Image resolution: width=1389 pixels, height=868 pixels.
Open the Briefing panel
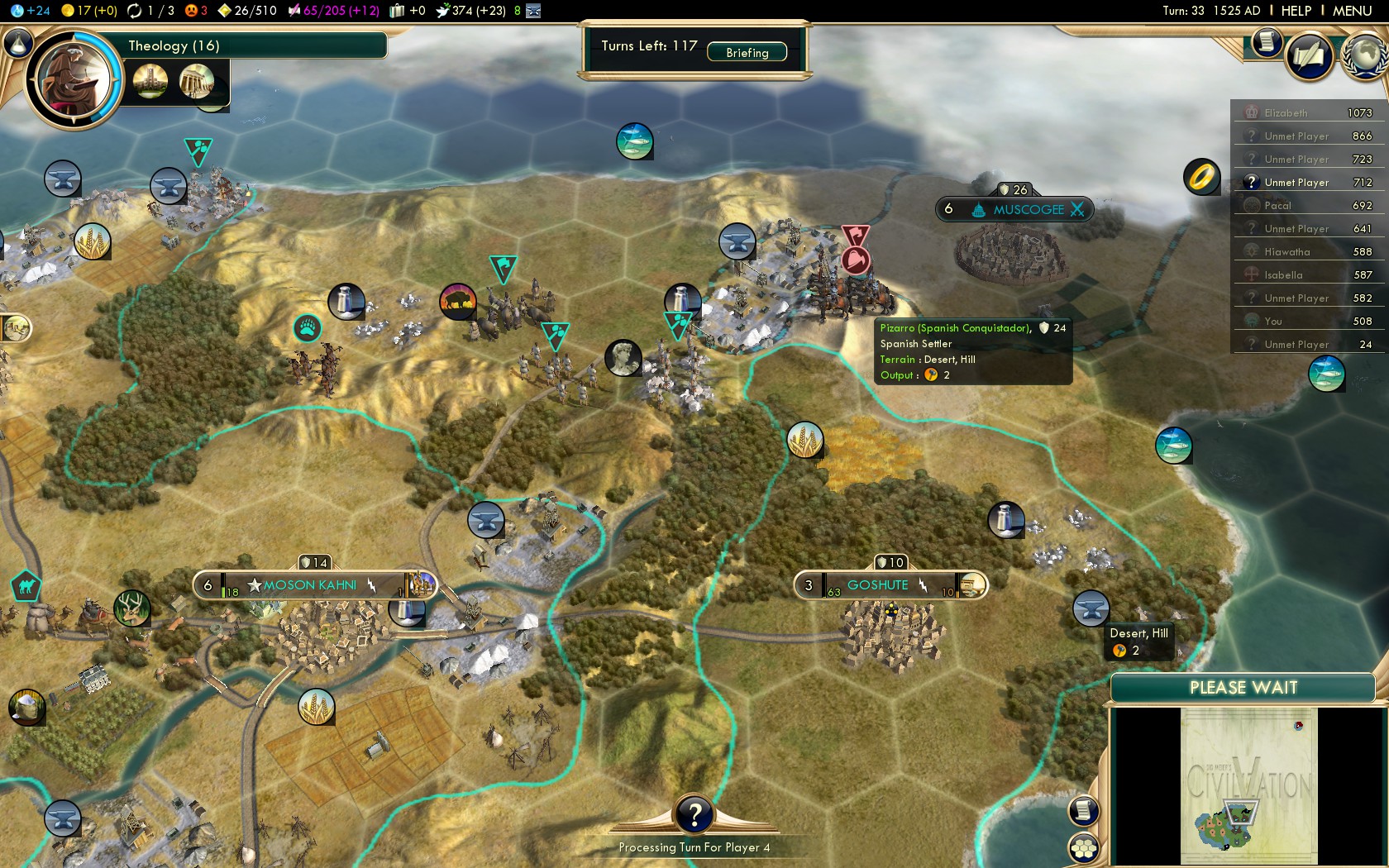tap(747, 52)
